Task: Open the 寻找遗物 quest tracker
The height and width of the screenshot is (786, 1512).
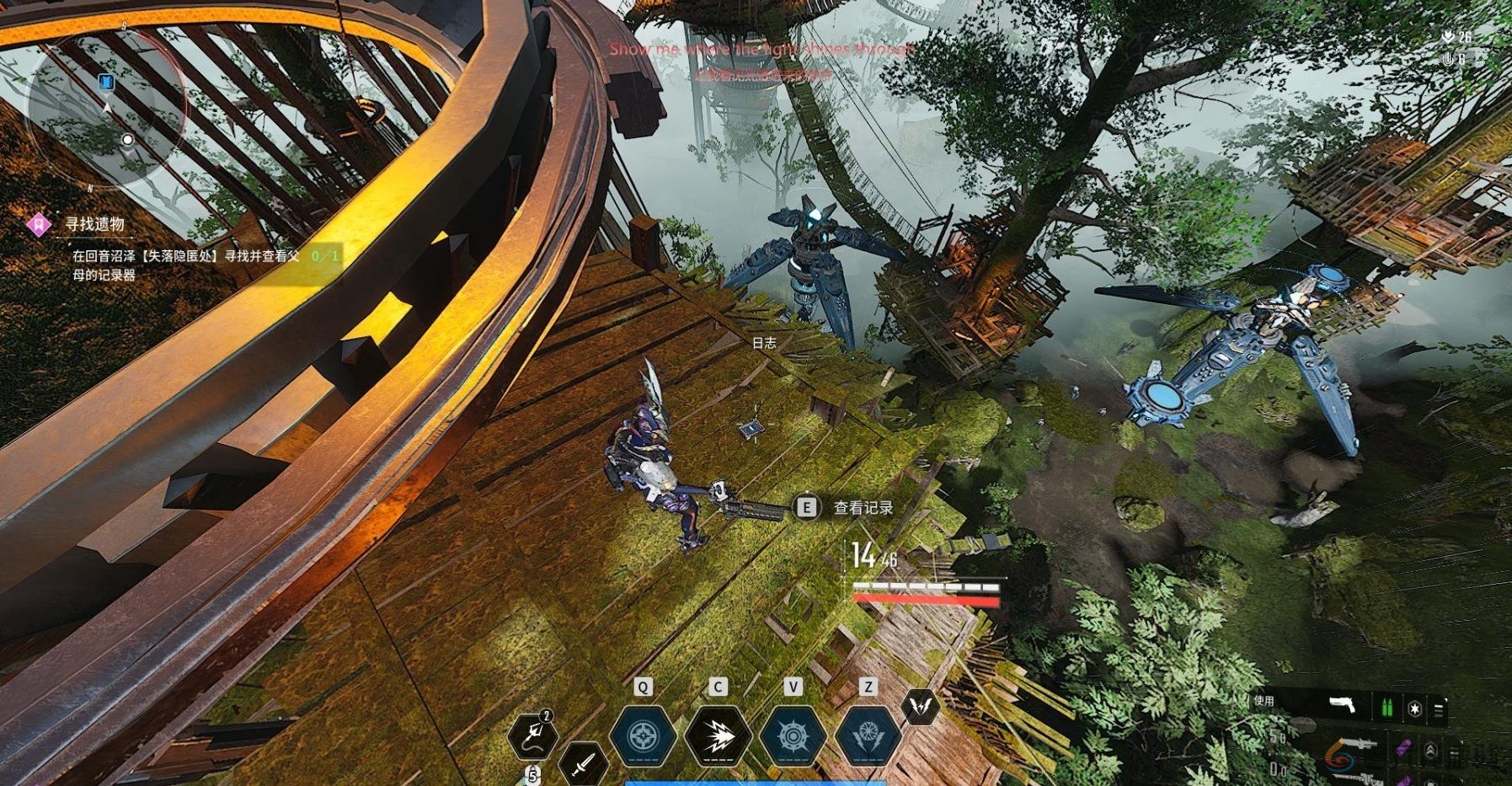Action: 94,224
